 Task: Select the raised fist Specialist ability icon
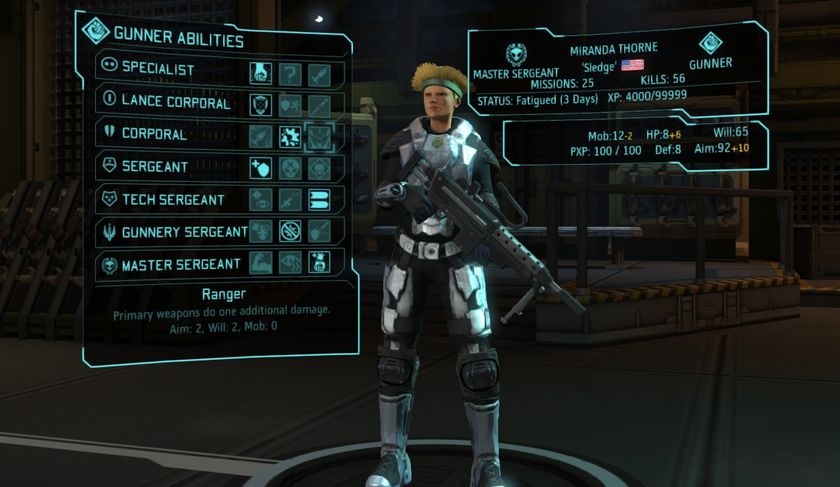[260, 72]
